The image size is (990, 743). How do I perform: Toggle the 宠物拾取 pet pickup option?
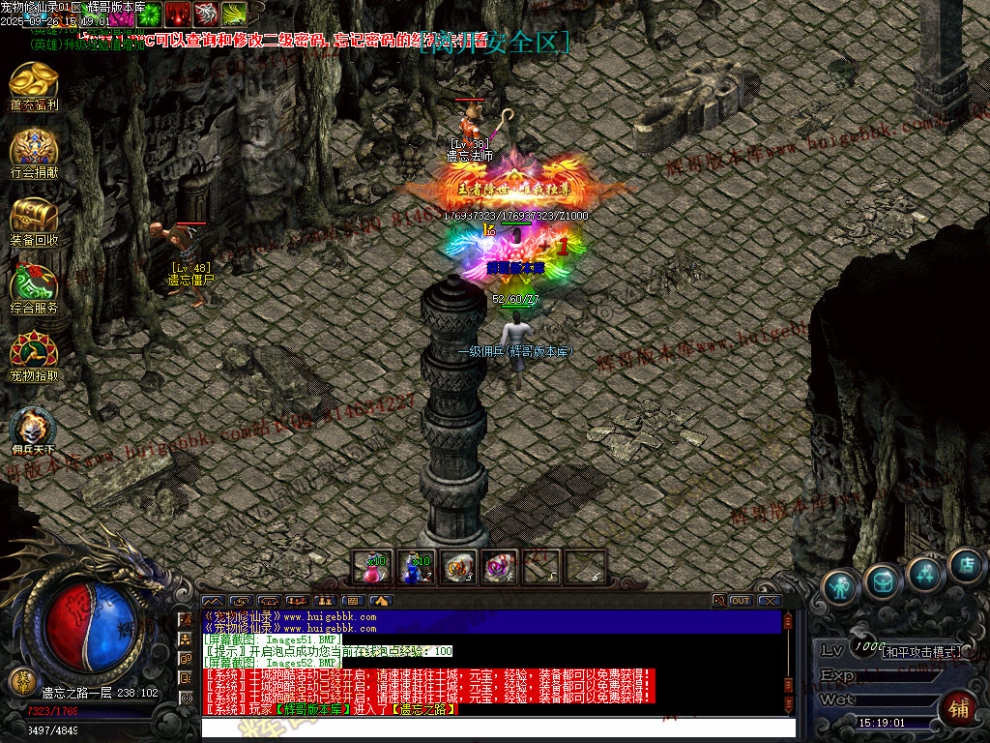pos(34,355)
